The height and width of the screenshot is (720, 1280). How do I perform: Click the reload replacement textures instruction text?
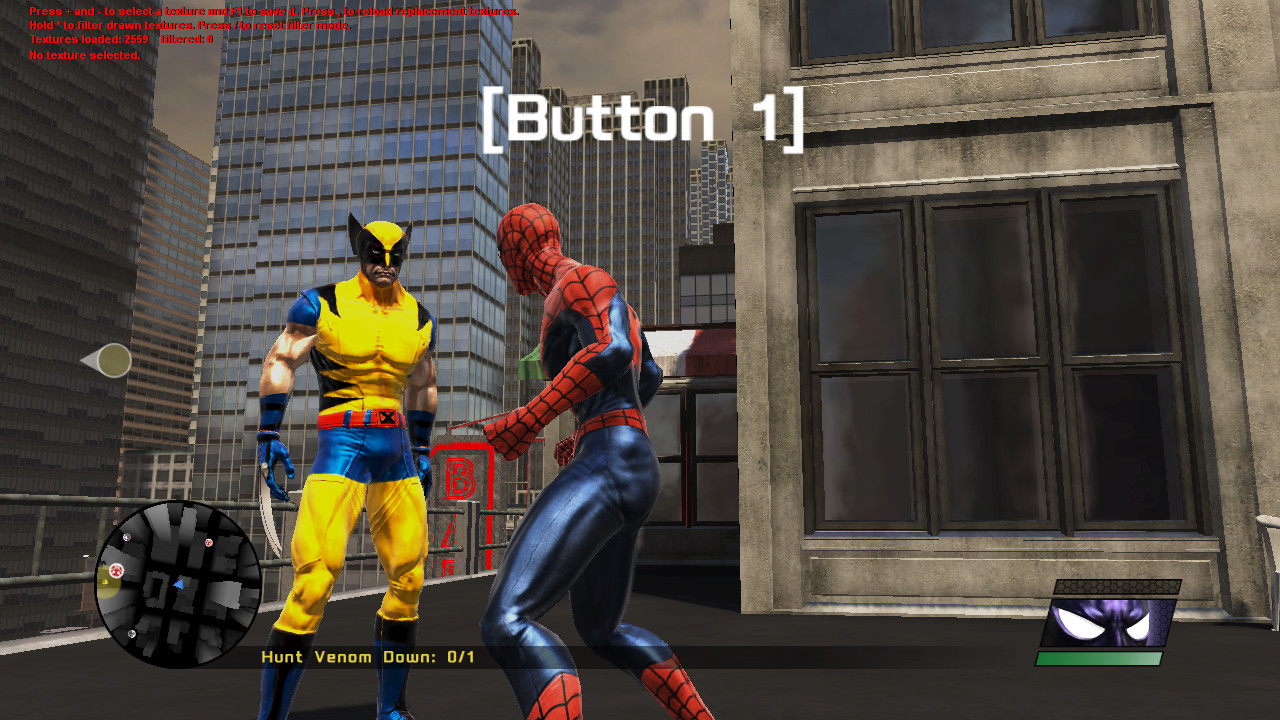point(420,9)
